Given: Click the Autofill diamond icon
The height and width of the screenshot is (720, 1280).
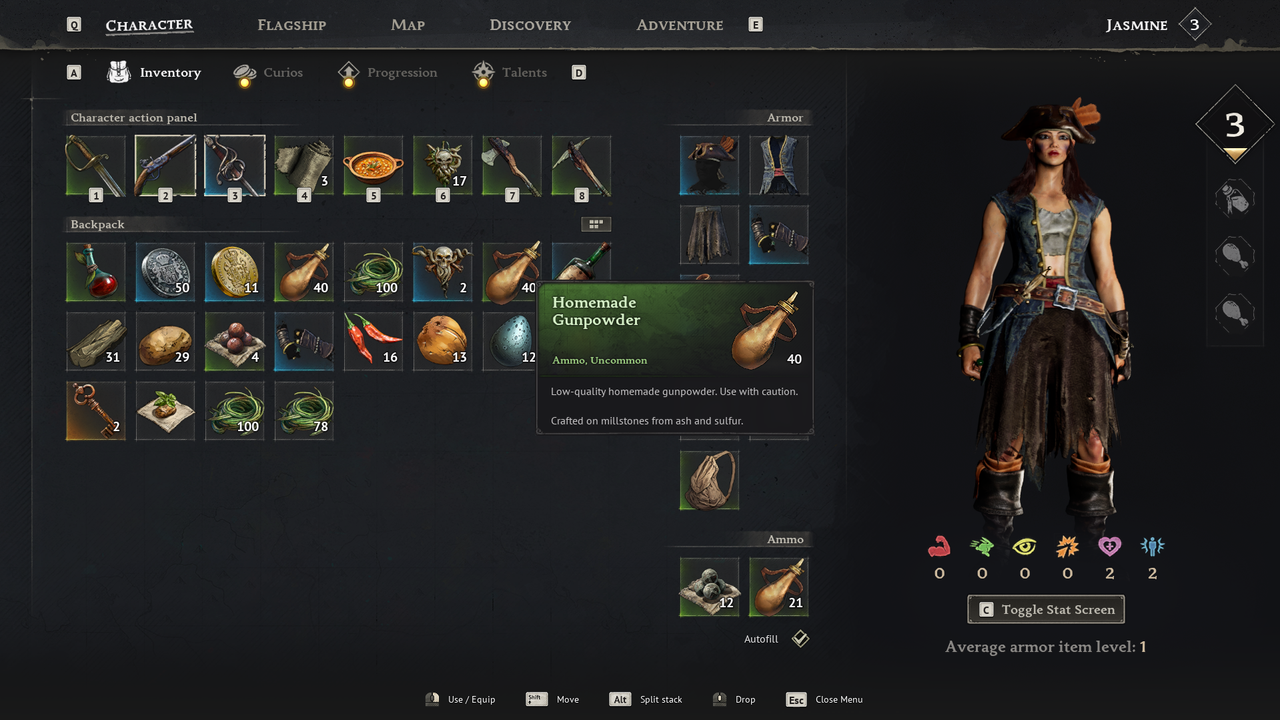Looking at the screenshot, I should 800,638.
